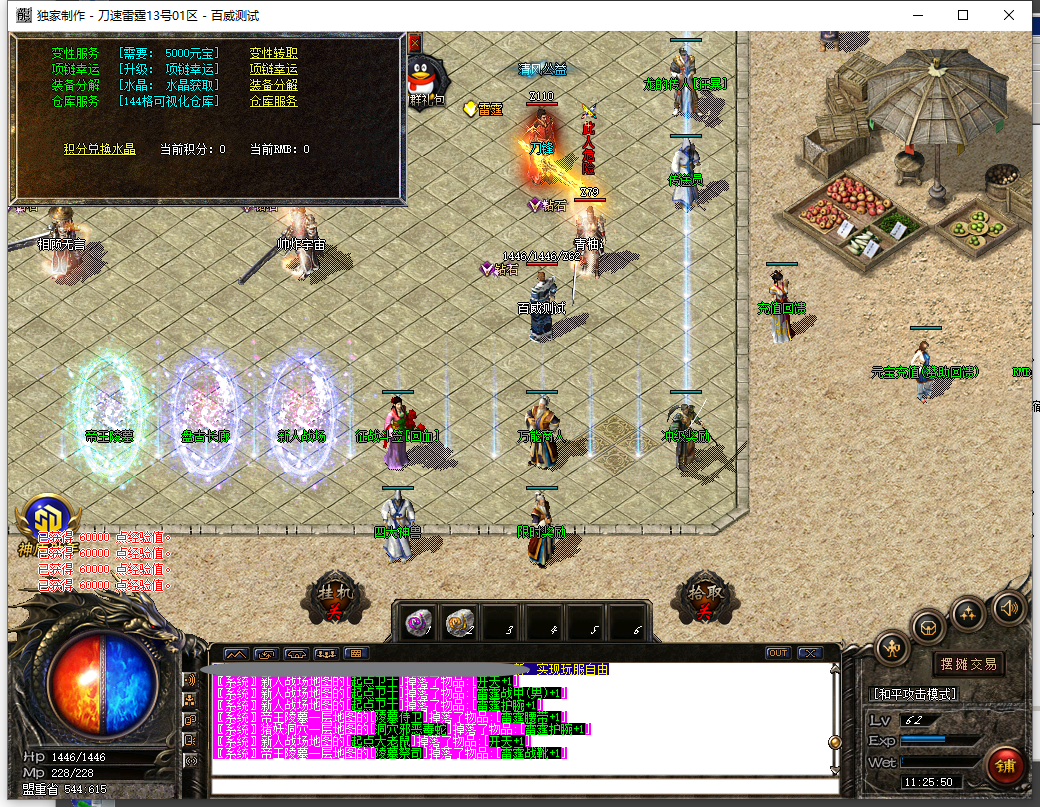Click the round red 铺 shop button
The height and width of the screenshot is (807, 1040).
1004,765
